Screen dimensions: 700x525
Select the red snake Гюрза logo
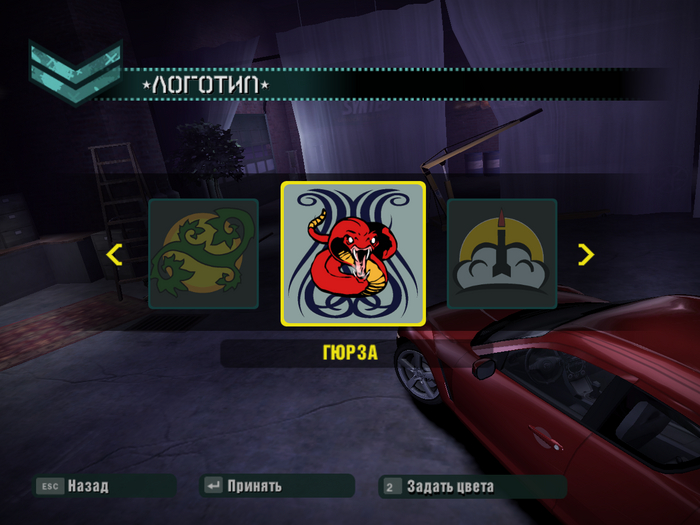click(353, 253)
